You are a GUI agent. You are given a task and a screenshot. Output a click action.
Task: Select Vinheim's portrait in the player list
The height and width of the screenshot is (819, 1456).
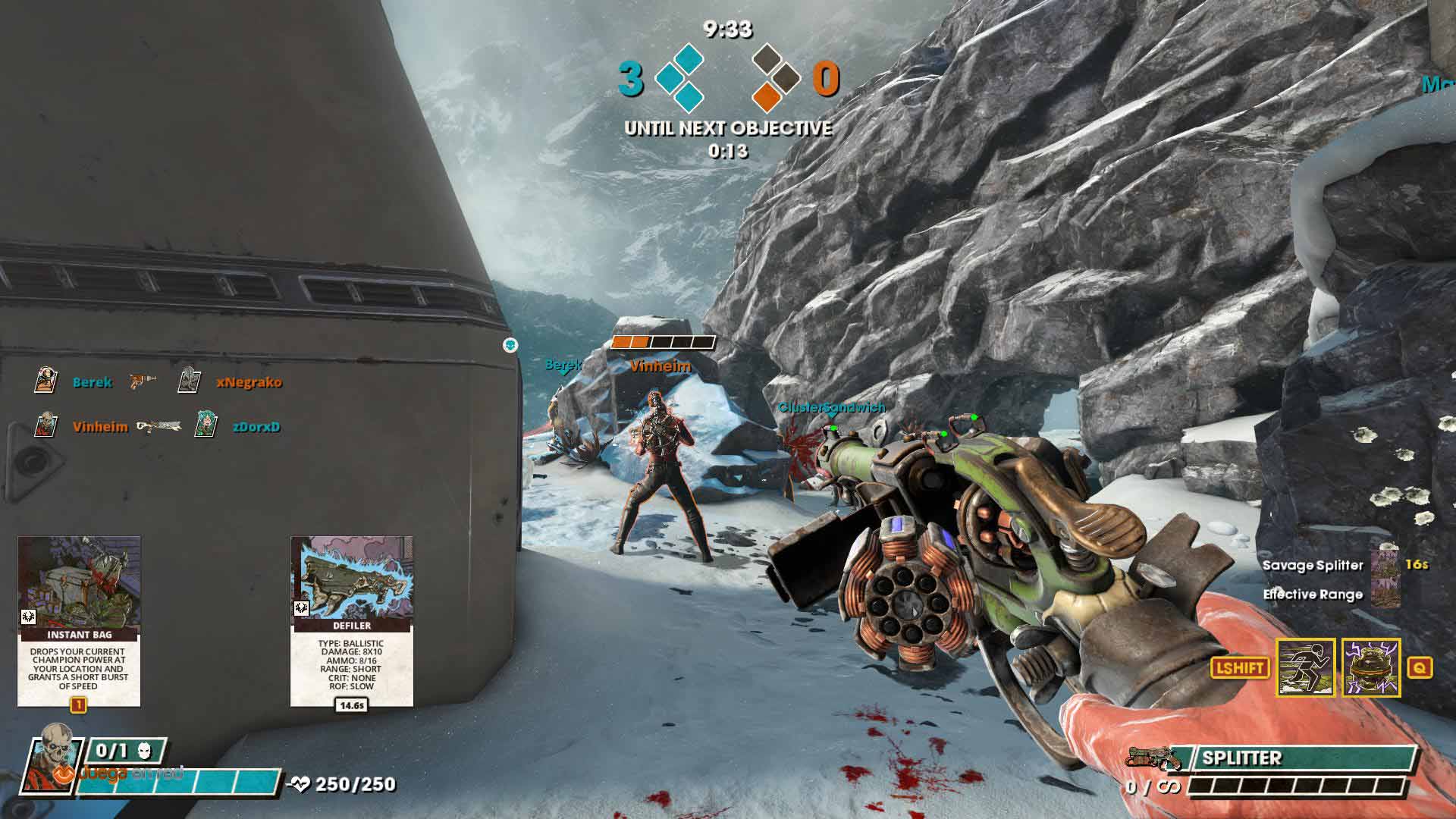46,425
